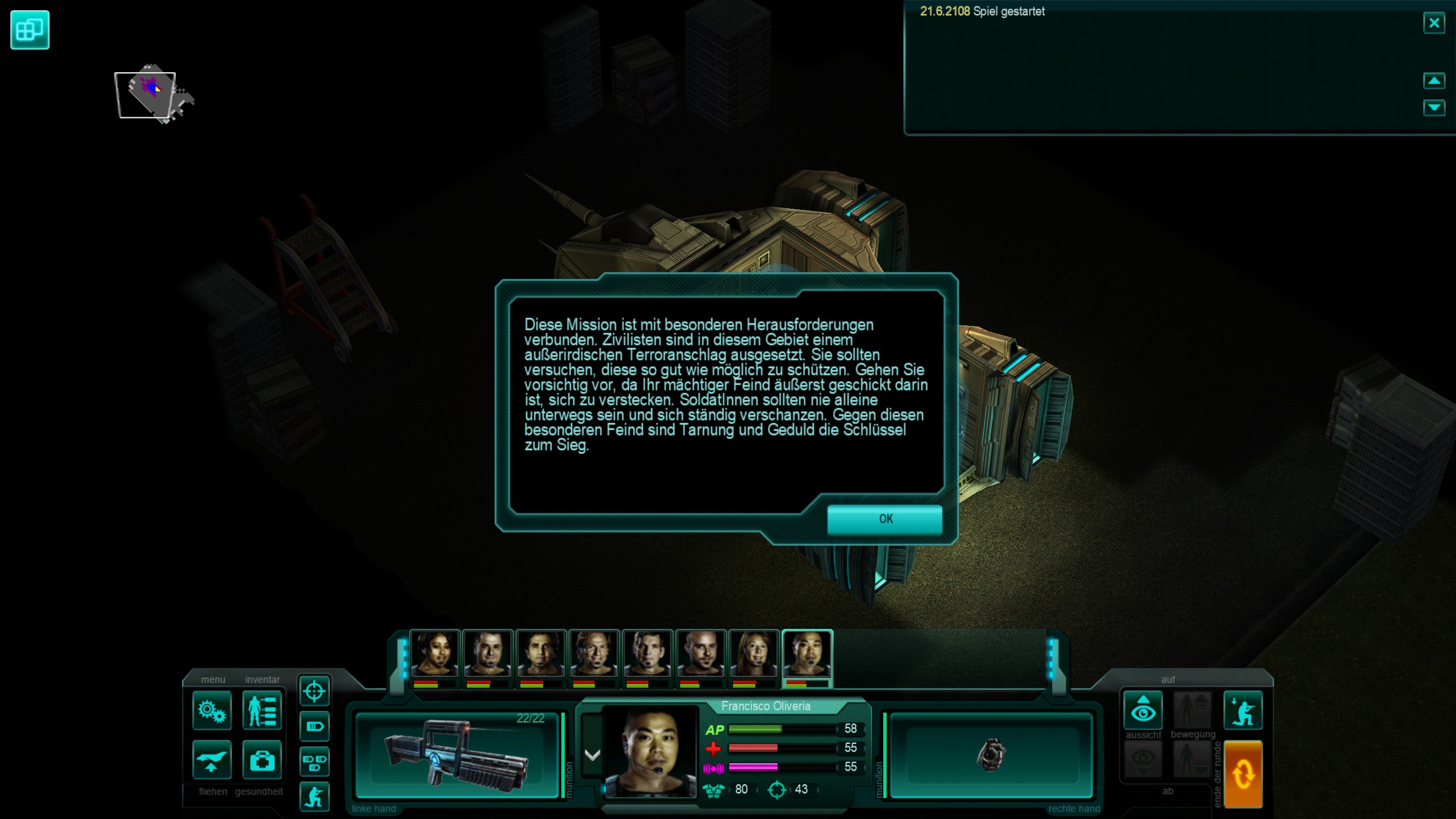
Task: Select the grenade in the right hand
Action: click(991, 756)
